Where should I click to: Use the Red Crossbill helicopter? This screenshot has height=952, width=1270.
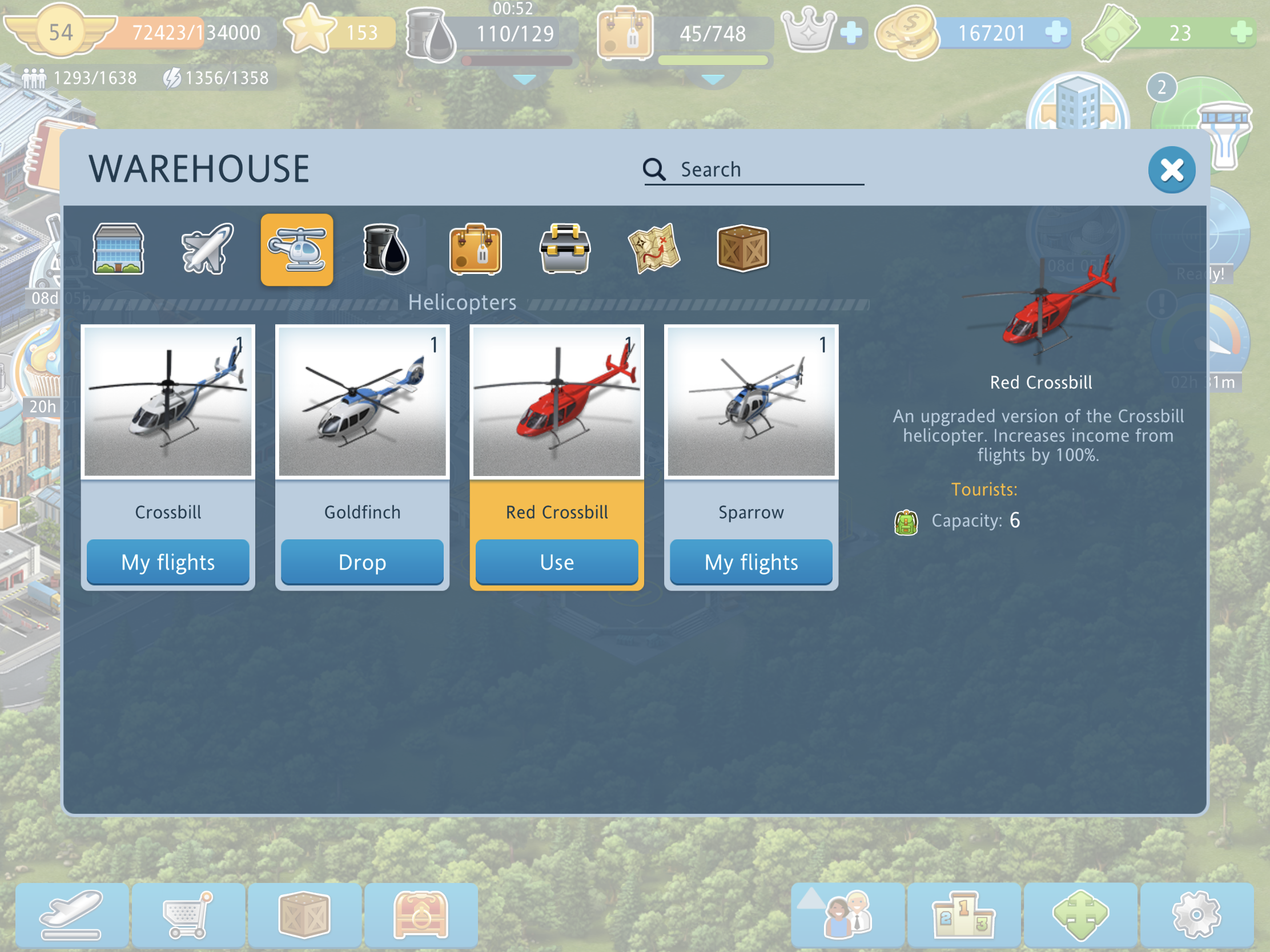pos(557,562)
